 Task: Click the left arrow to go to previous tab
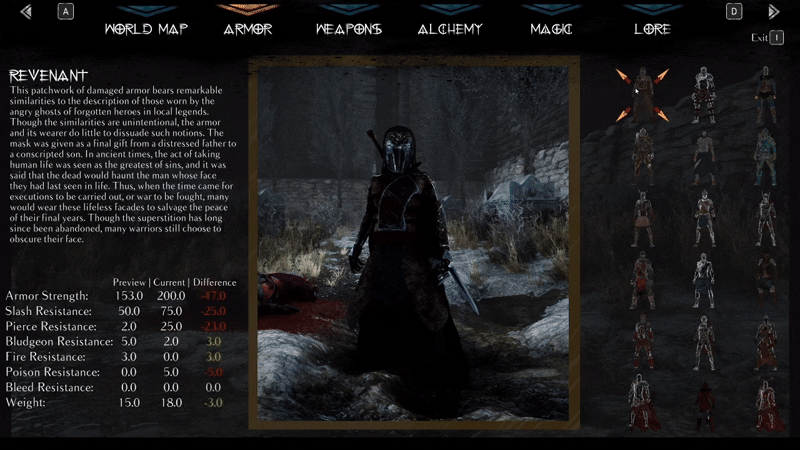26,12
